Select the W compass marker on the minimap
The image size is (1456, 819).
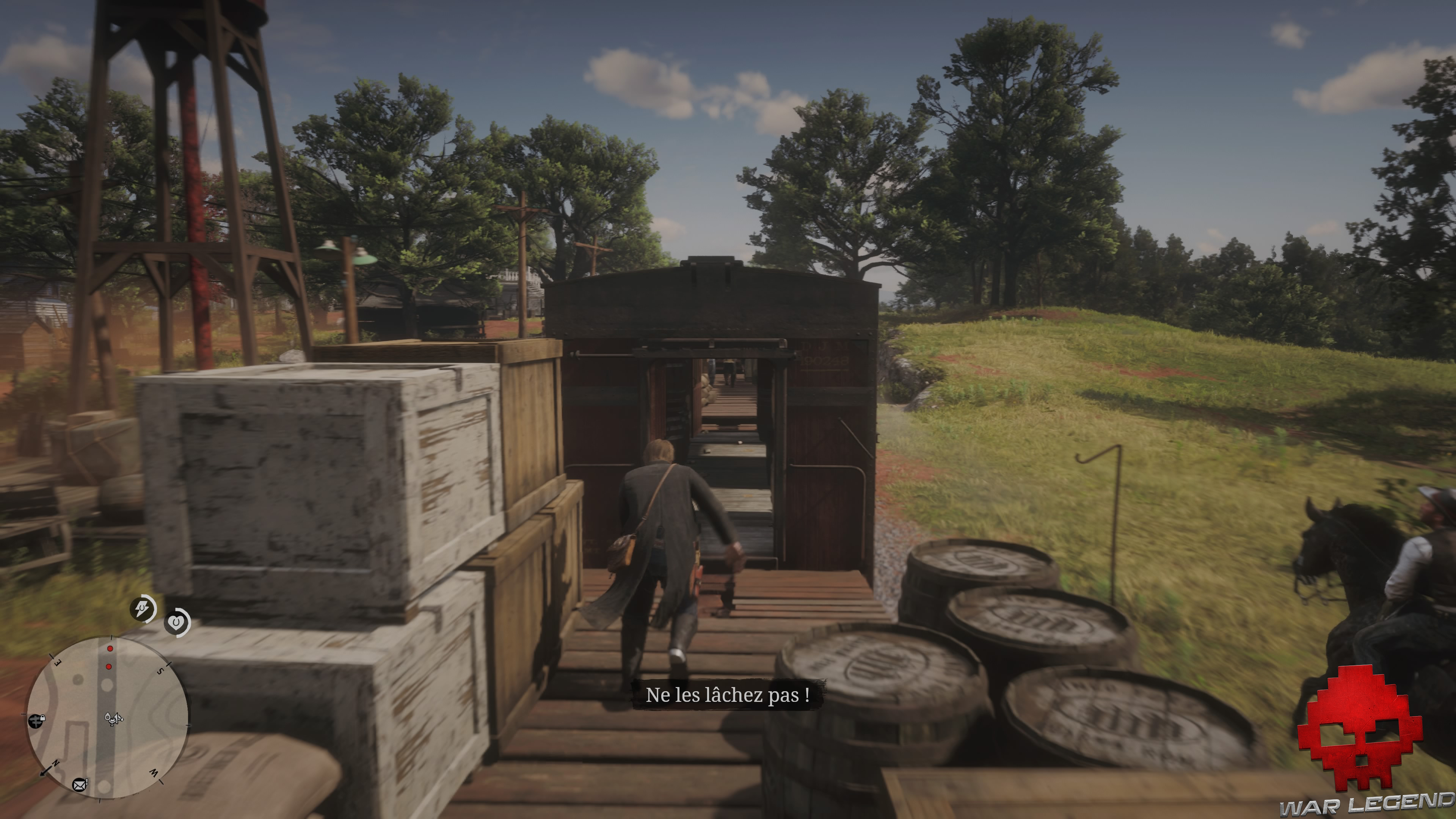pos(154,773)
